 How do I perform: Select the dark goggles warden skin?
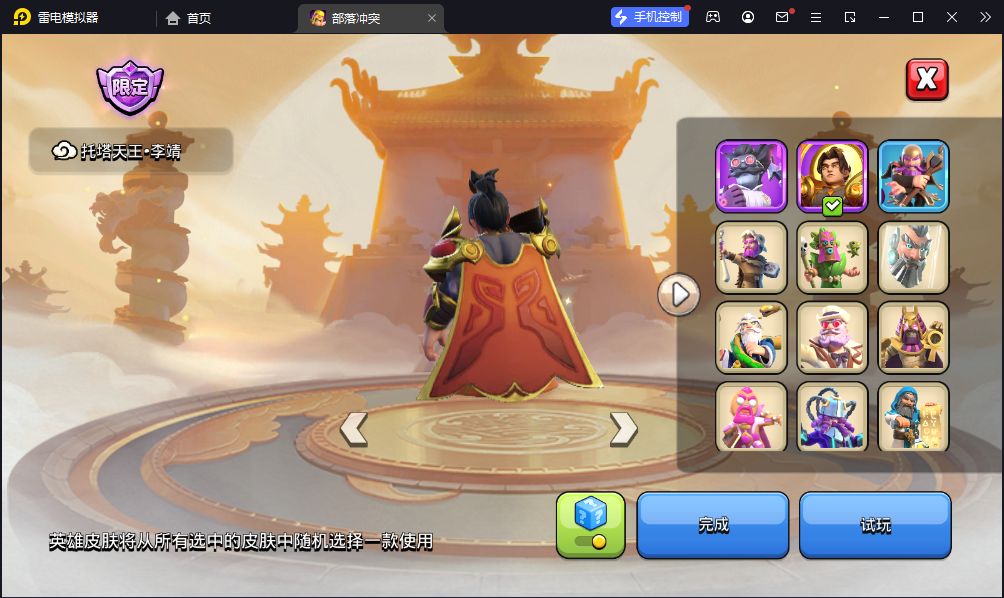pyautogui.click(x=751, y=176)
